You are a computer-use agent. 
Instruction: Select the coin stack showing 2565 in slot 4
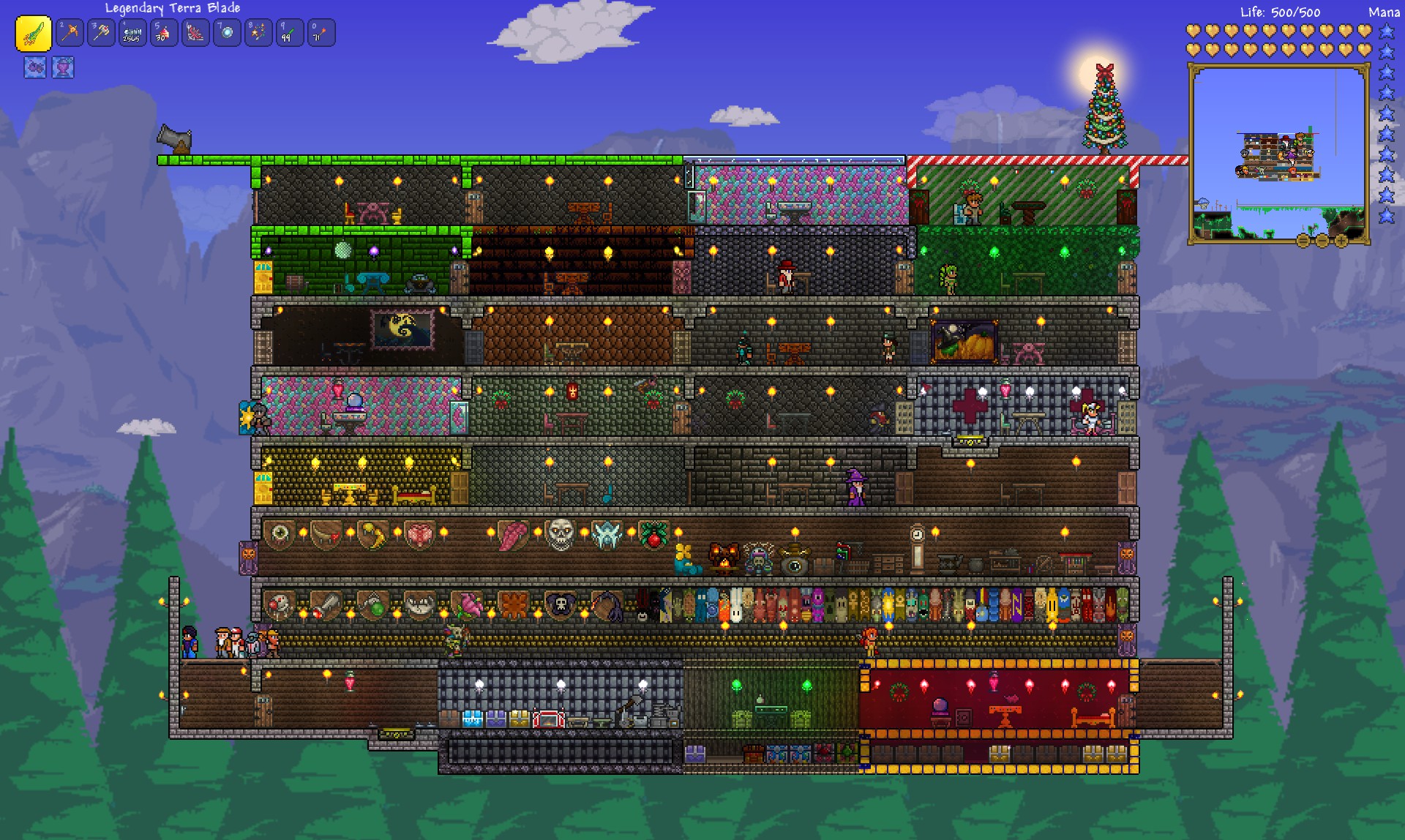tap(132, 33)
